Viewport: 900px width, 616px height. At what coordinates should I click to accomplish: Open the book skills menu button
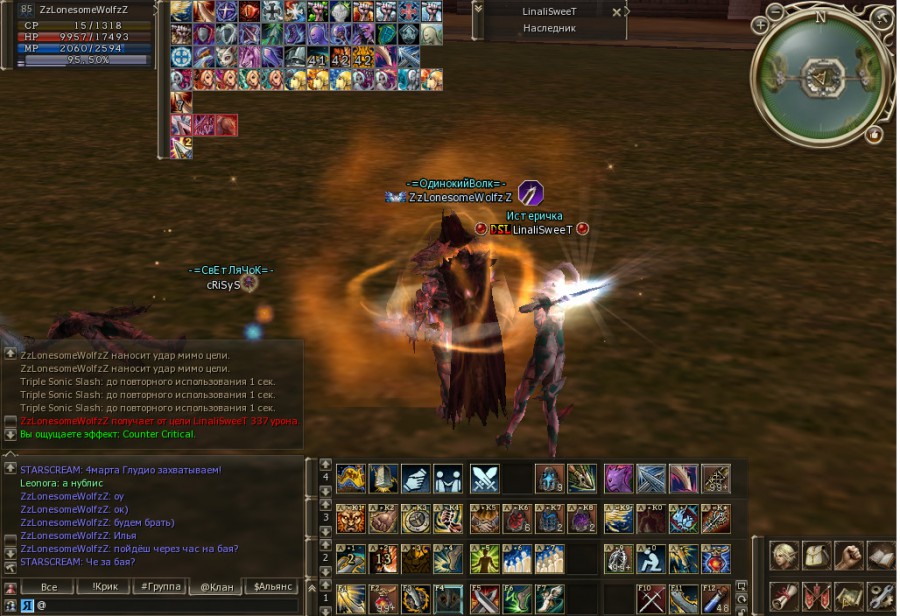[882, 556]
